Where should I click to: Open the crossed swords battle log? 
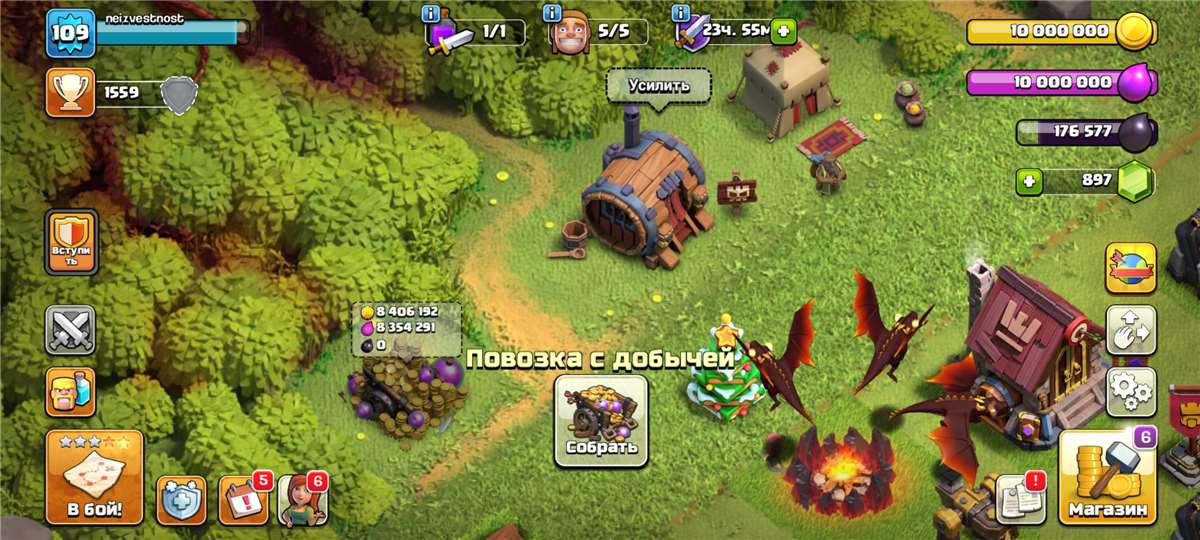click(71, 330)
